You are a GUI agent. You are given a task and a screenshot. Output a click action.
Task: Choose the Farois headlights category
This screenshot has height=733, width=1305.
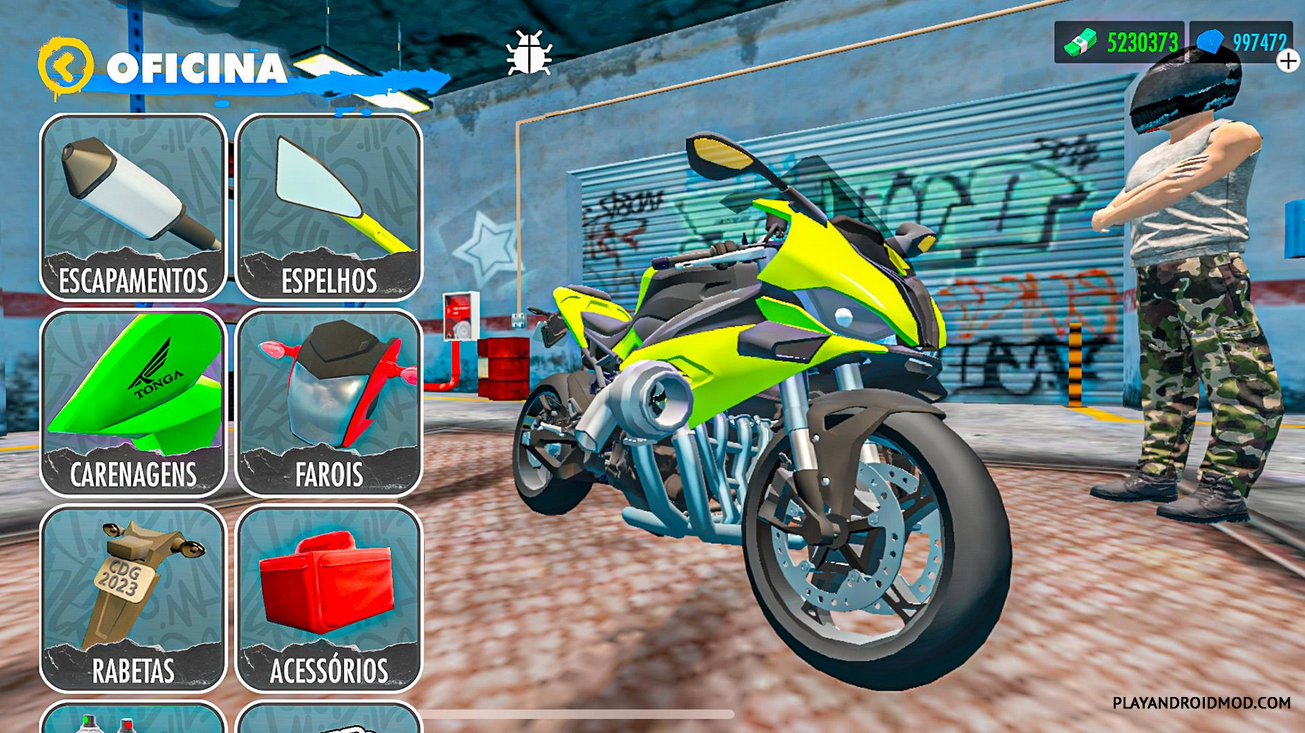click(x=329, y=402)
